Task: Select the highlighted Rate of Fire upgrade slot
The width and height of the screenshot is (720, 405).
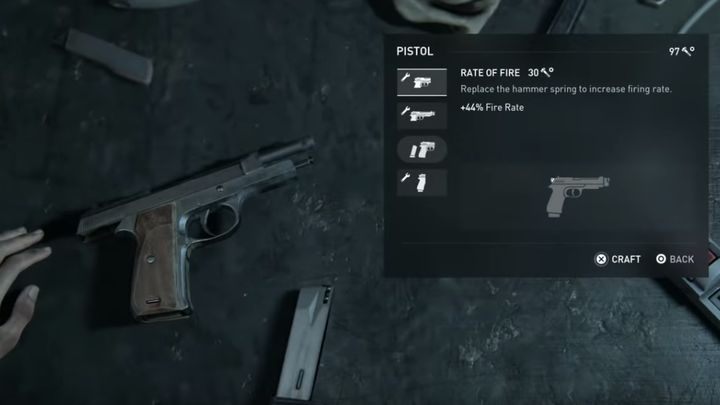Action: click(421, 81)
